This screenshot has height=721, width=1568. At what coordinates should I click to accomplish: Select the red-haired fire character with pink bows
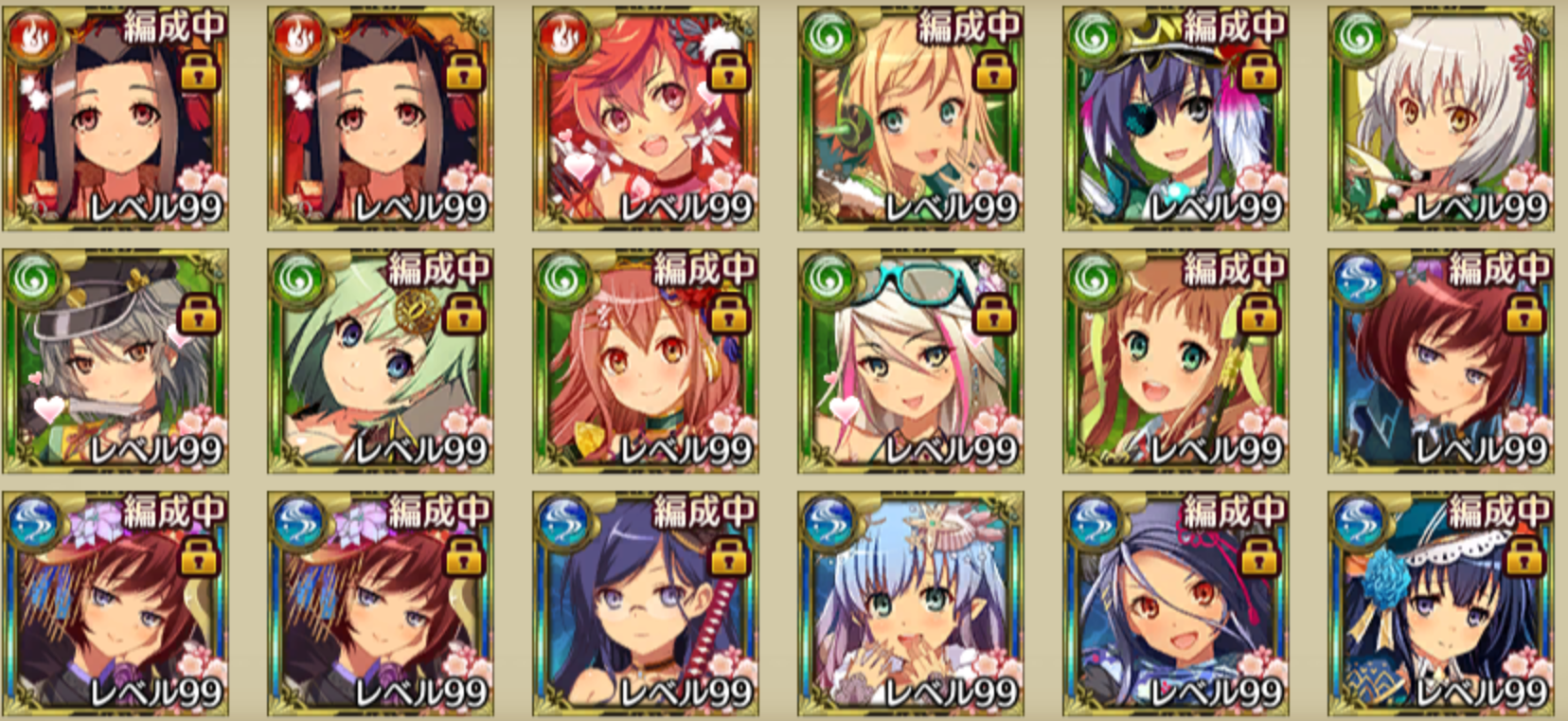[x=645, y=119]
